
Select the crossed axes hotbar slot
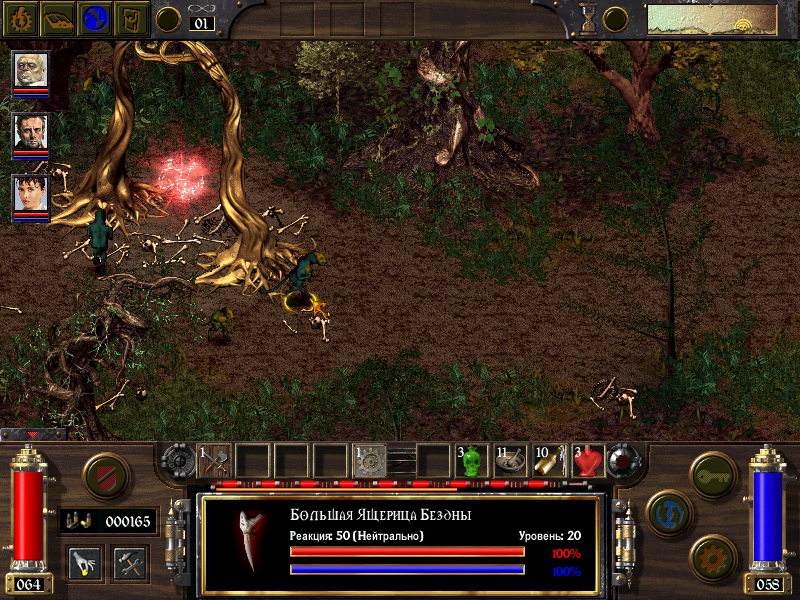tap(215, 461)
